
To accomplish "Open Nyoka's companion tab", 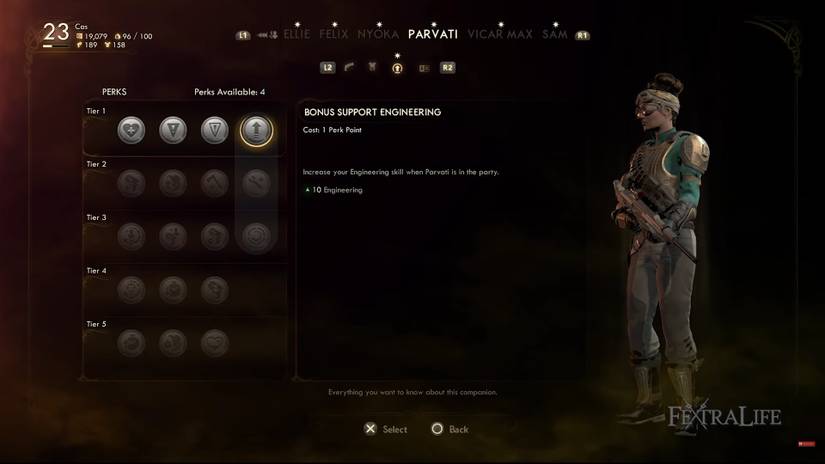I will 378,34.
